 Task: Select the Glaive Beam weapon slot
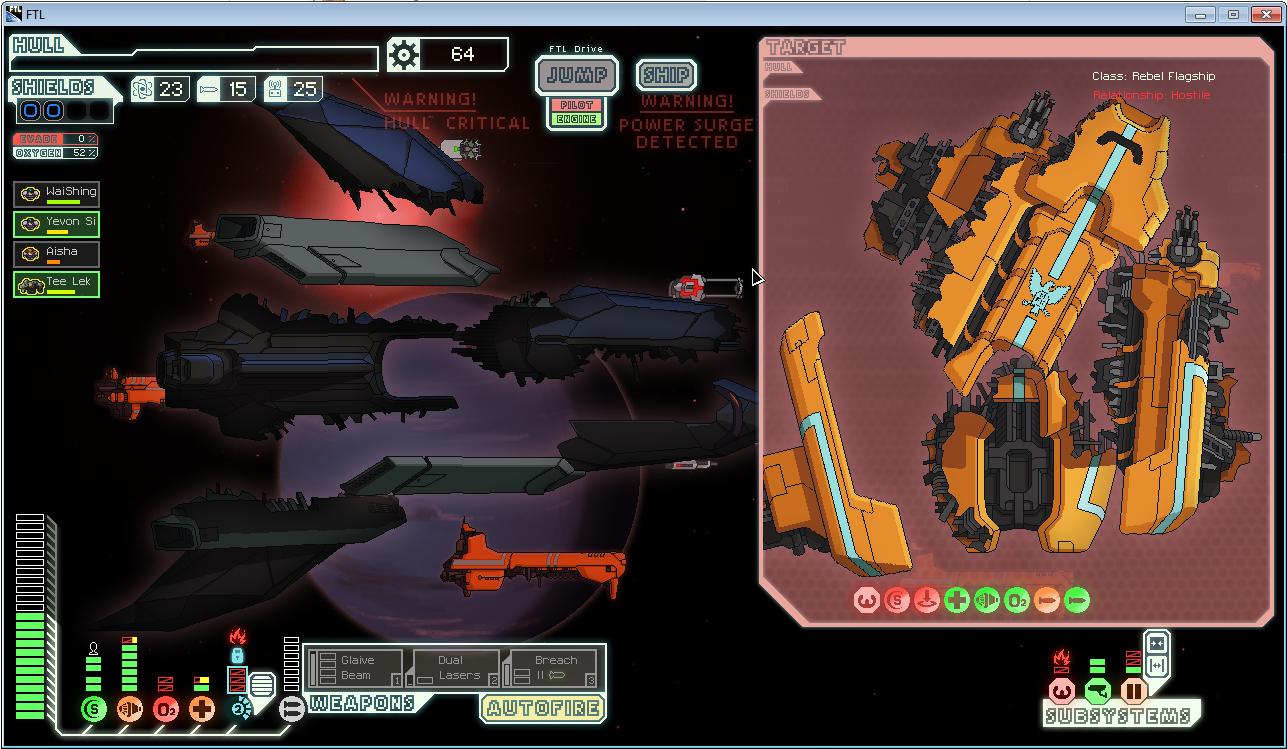(x=356, y=668)
